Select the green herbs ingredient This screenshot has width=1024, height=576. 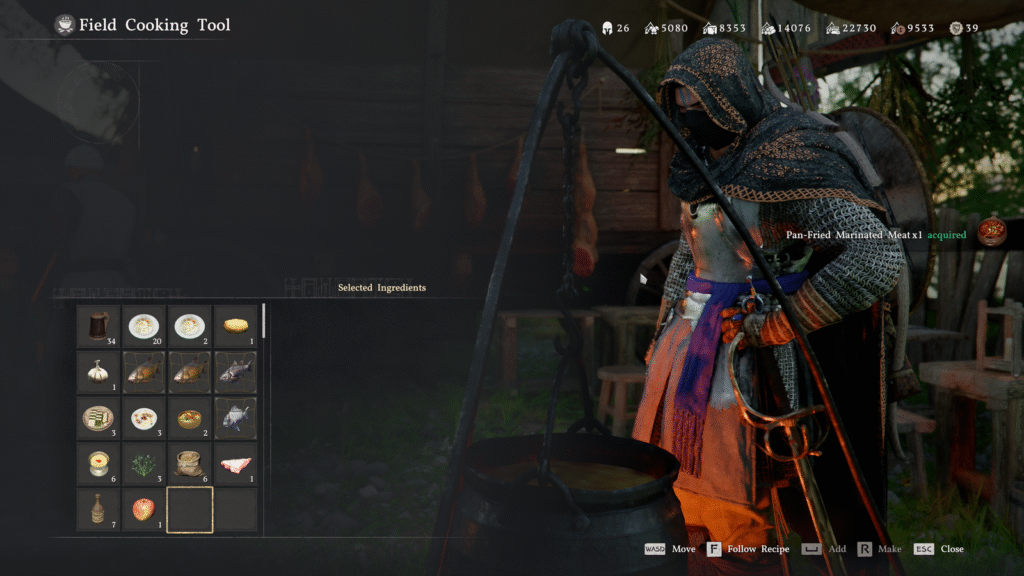click(x=144, y=464)
